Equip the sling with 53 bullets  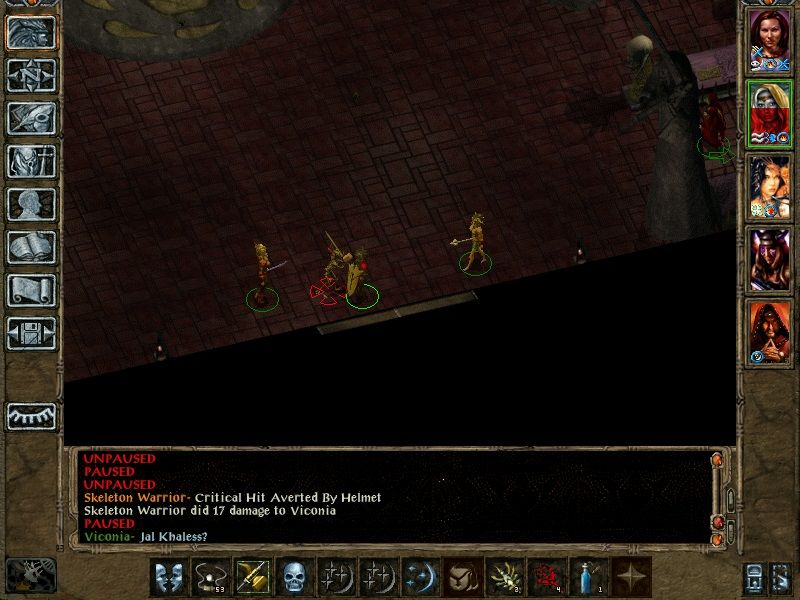209,577
